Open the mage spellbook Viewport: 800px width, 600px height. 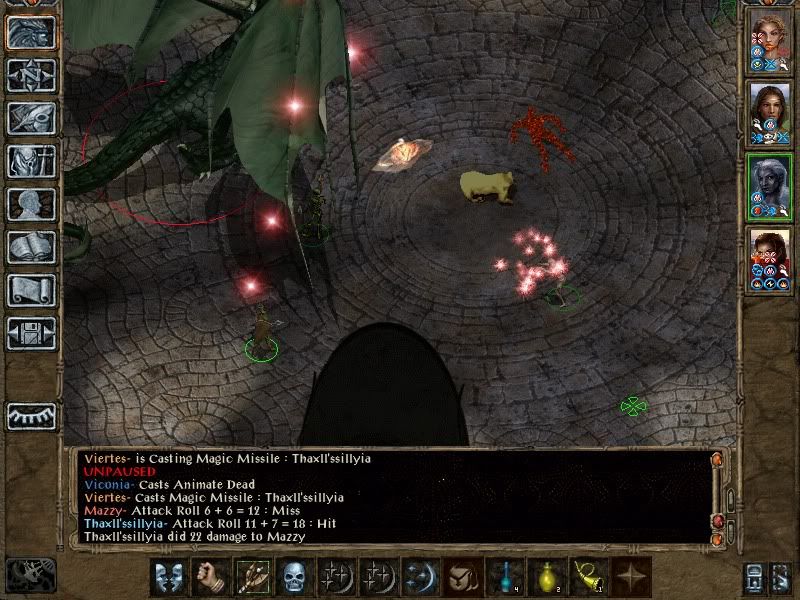(x=31, y=247)
